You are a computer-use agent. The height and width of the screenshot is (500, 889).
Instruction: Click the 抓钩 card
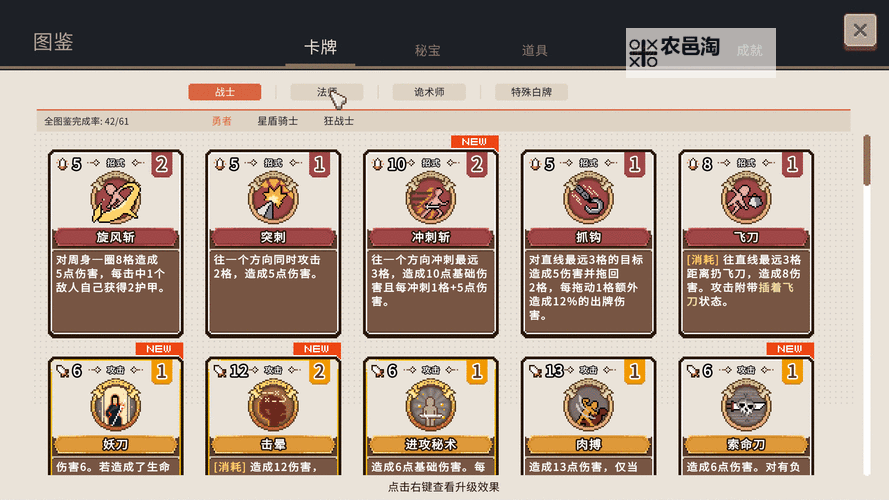[589, 243]
